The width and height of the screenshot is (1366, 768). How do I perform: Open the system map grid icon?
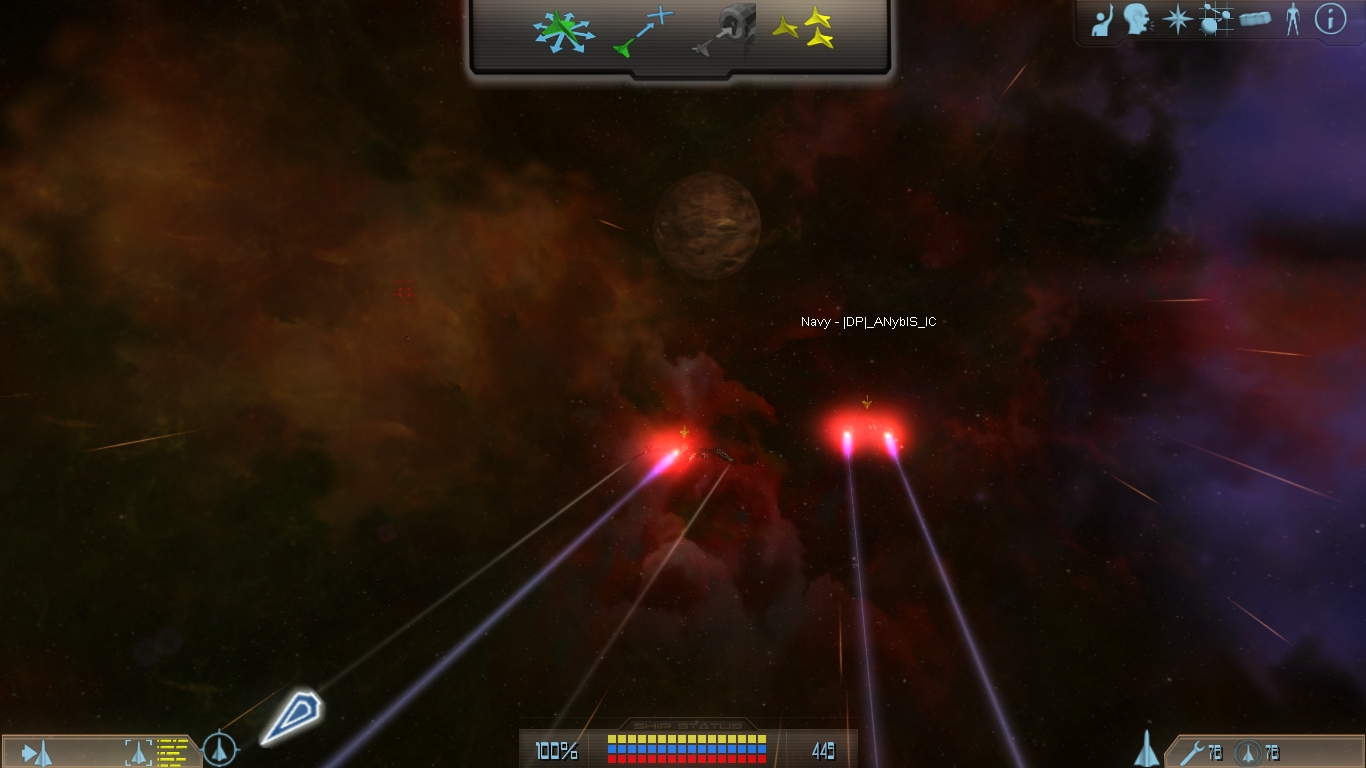pyautogui.click(x=1215, y=20)
